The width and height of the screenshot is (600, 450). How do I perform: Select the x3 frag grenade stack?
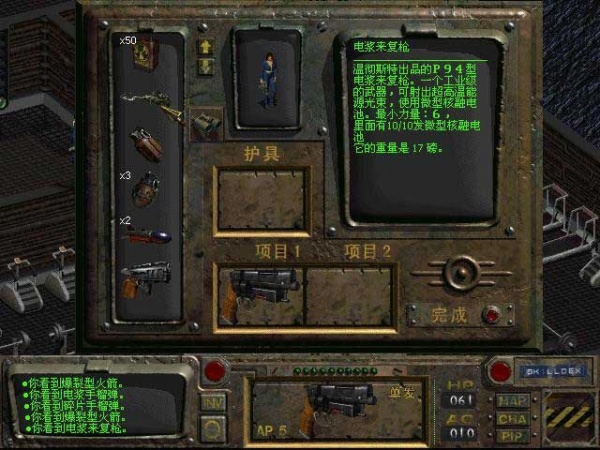(148, 188)
